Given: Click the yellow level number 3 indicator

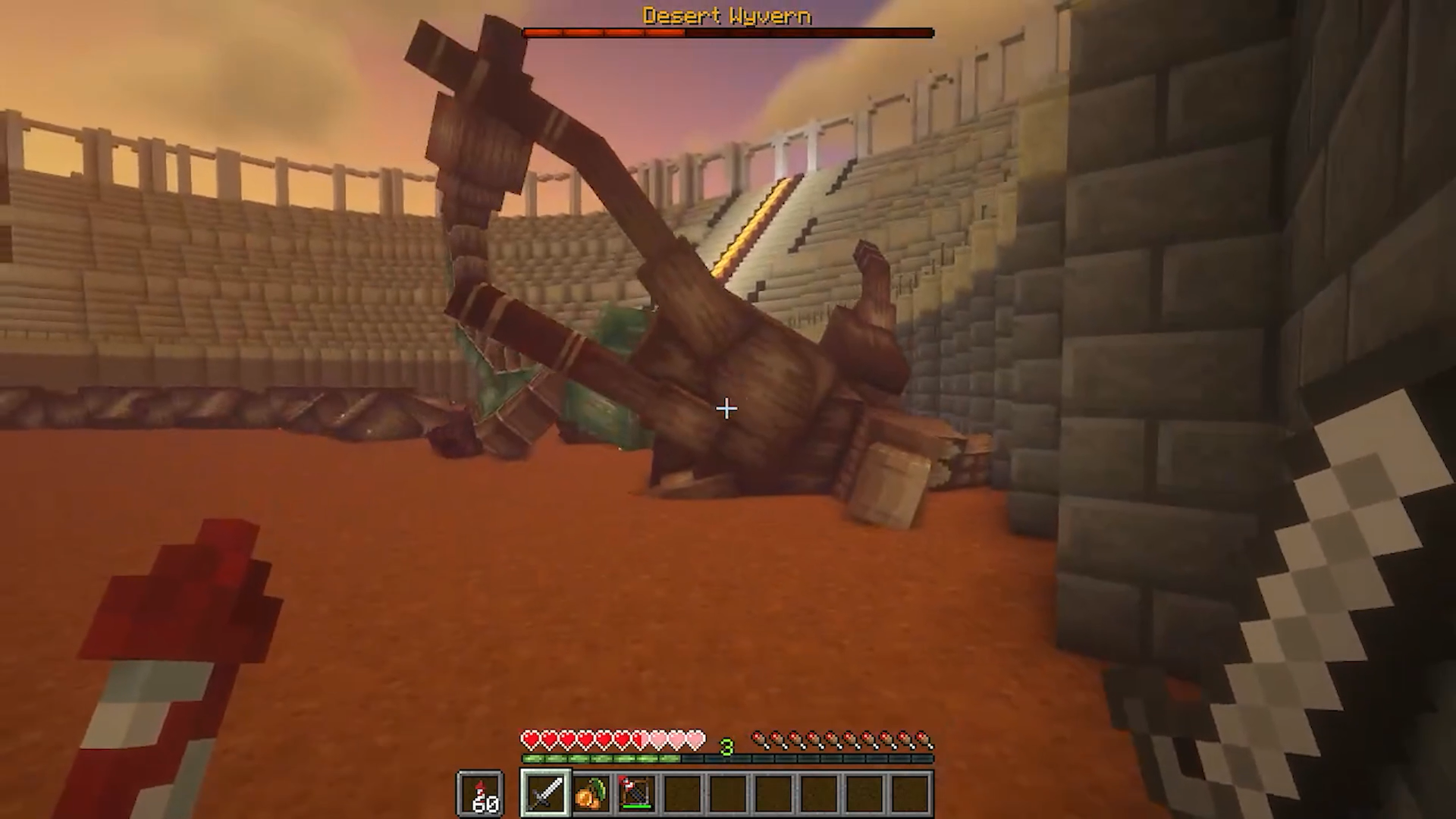Looking at the screenshot, I should [x=726, y=748].
